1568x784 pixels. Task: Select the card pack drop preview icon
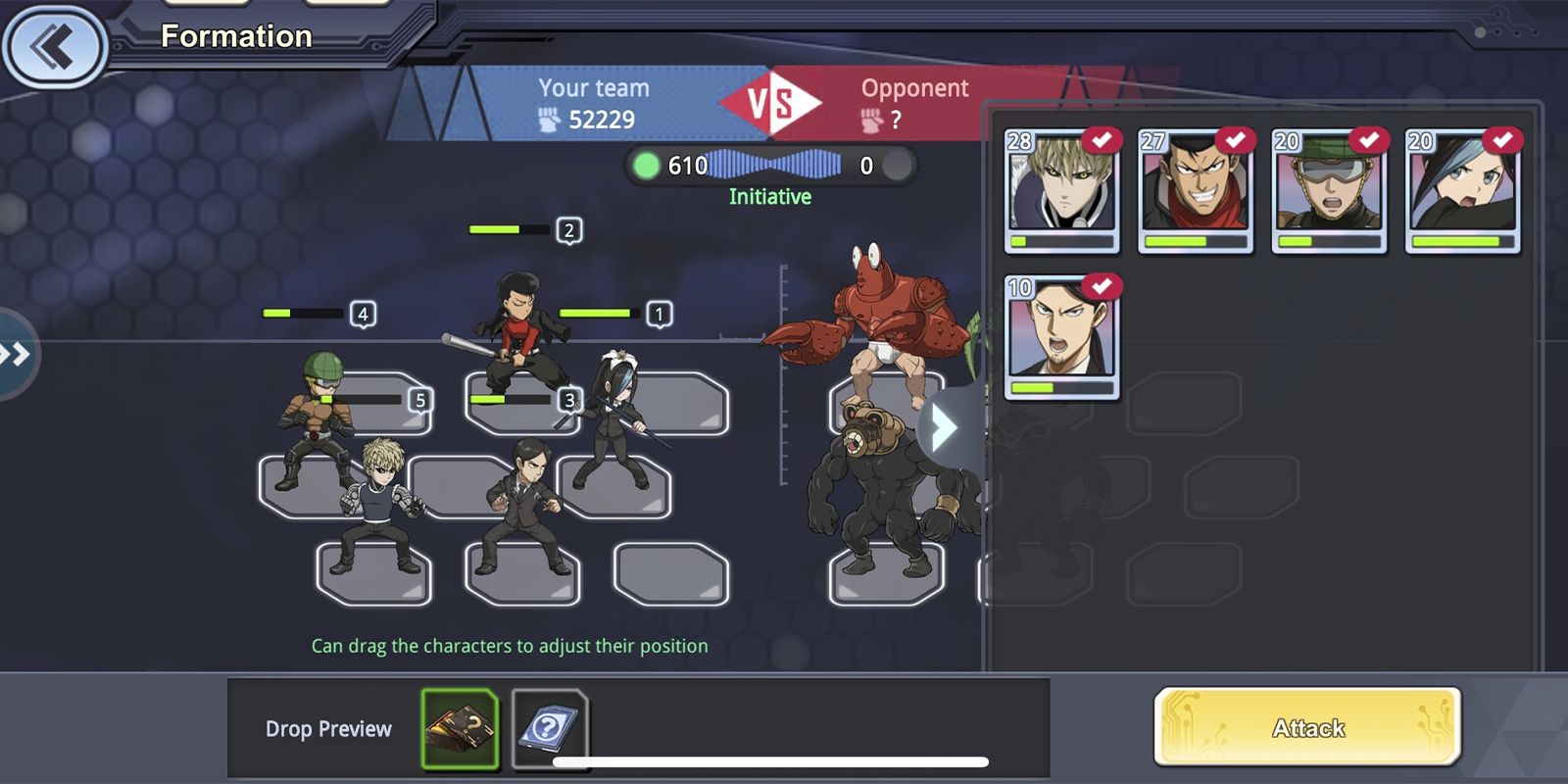pos(550,727)
